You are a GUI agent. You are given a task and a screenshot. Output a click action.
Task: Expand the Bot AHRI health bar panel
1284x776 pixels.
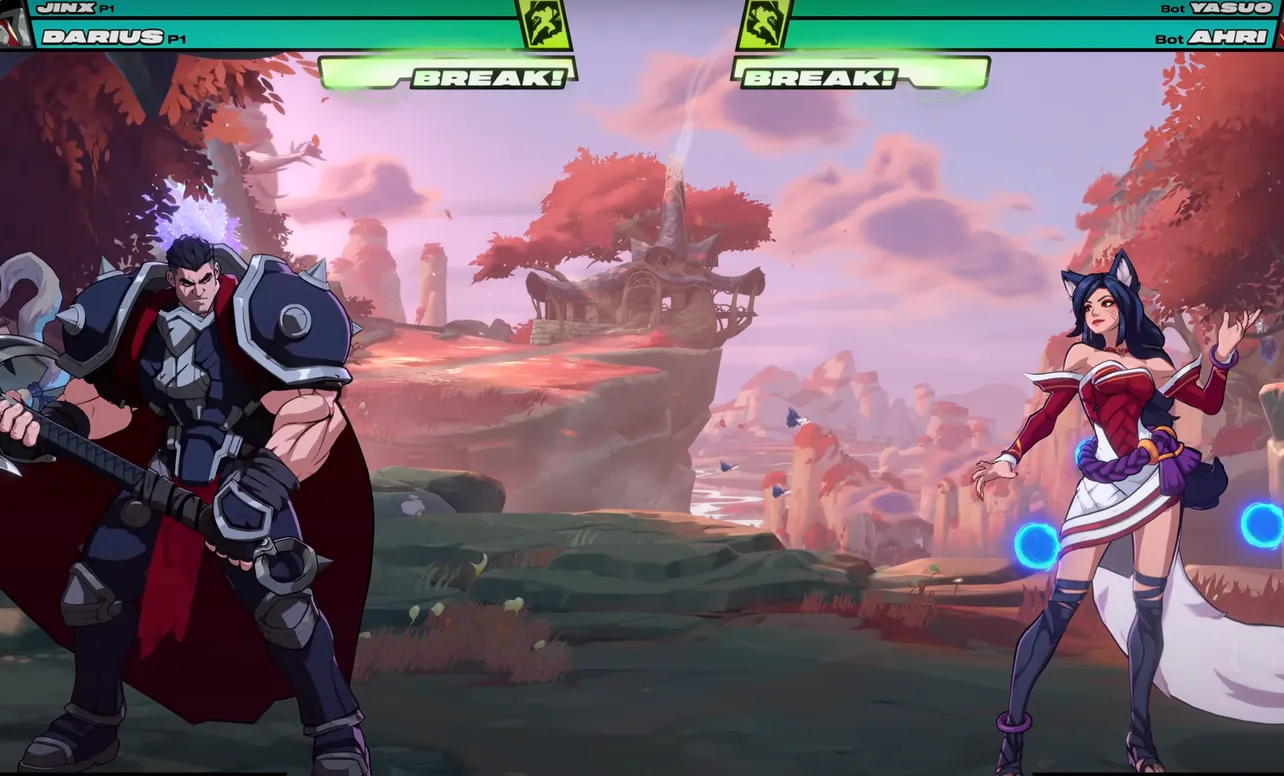click(1000, 38)
